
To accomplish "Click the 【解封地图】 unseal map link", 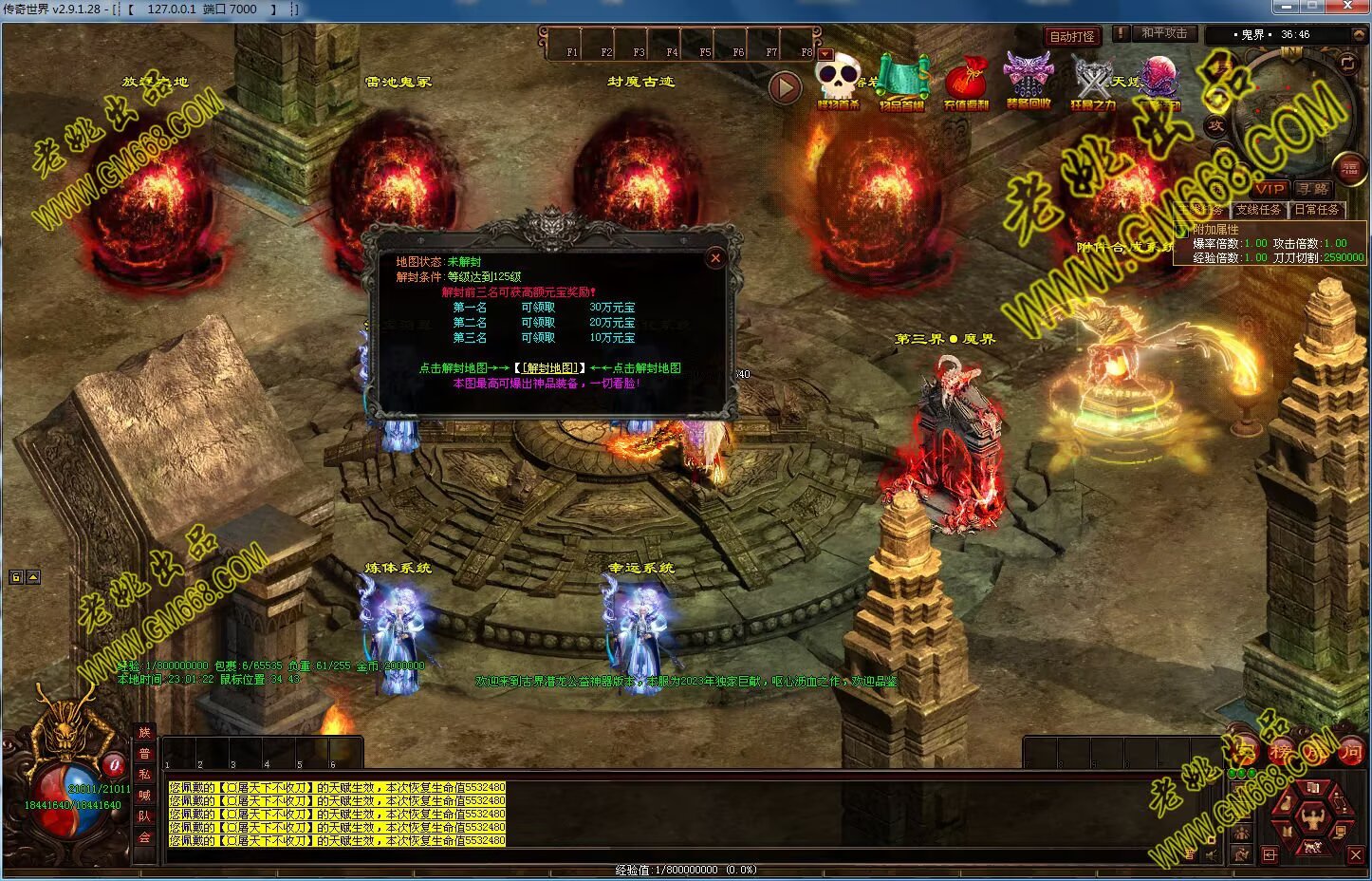I will click(x=549, y=368).
